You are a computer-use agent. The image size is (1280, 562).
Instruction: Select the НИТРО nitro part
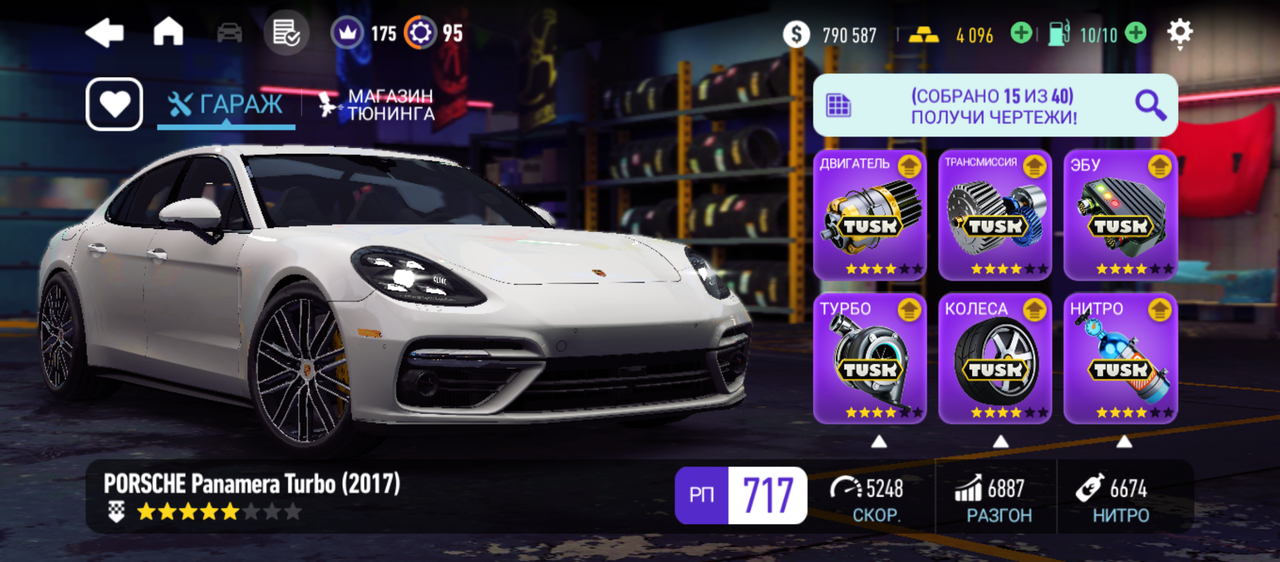coord(1120,358)
